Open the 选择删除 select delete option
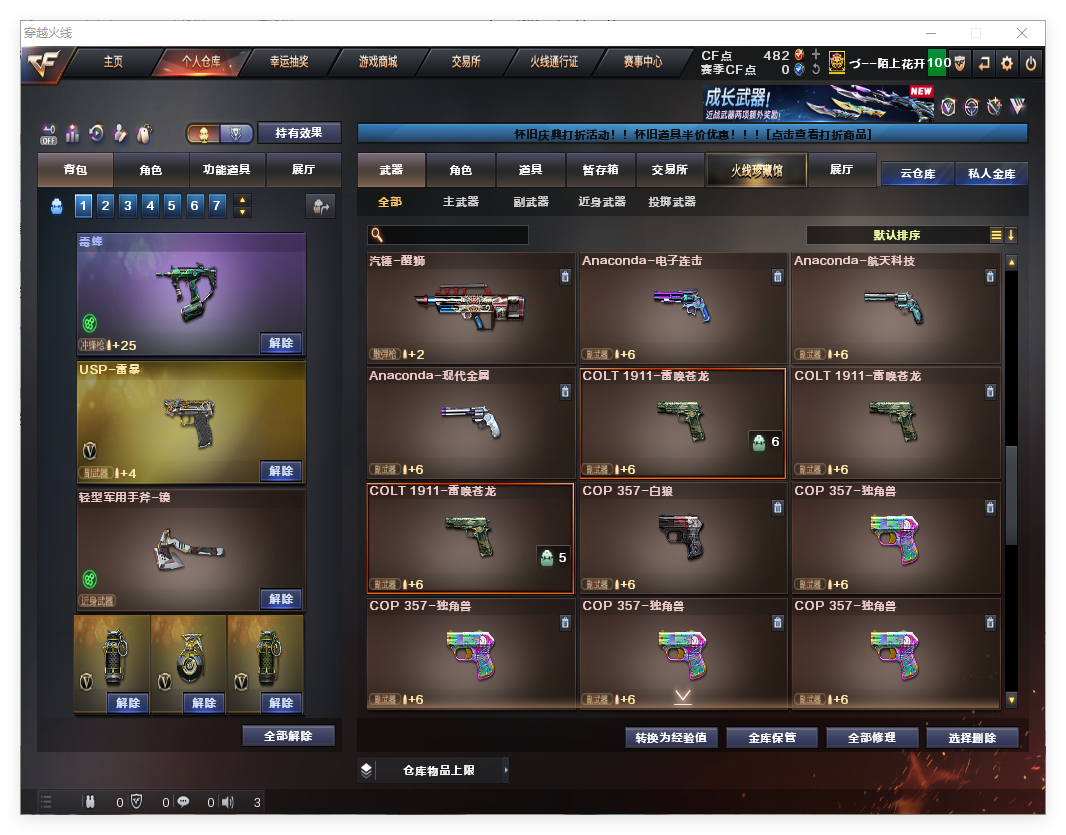The width and height of the screenshot is (1066, 835). click(972, 738)
